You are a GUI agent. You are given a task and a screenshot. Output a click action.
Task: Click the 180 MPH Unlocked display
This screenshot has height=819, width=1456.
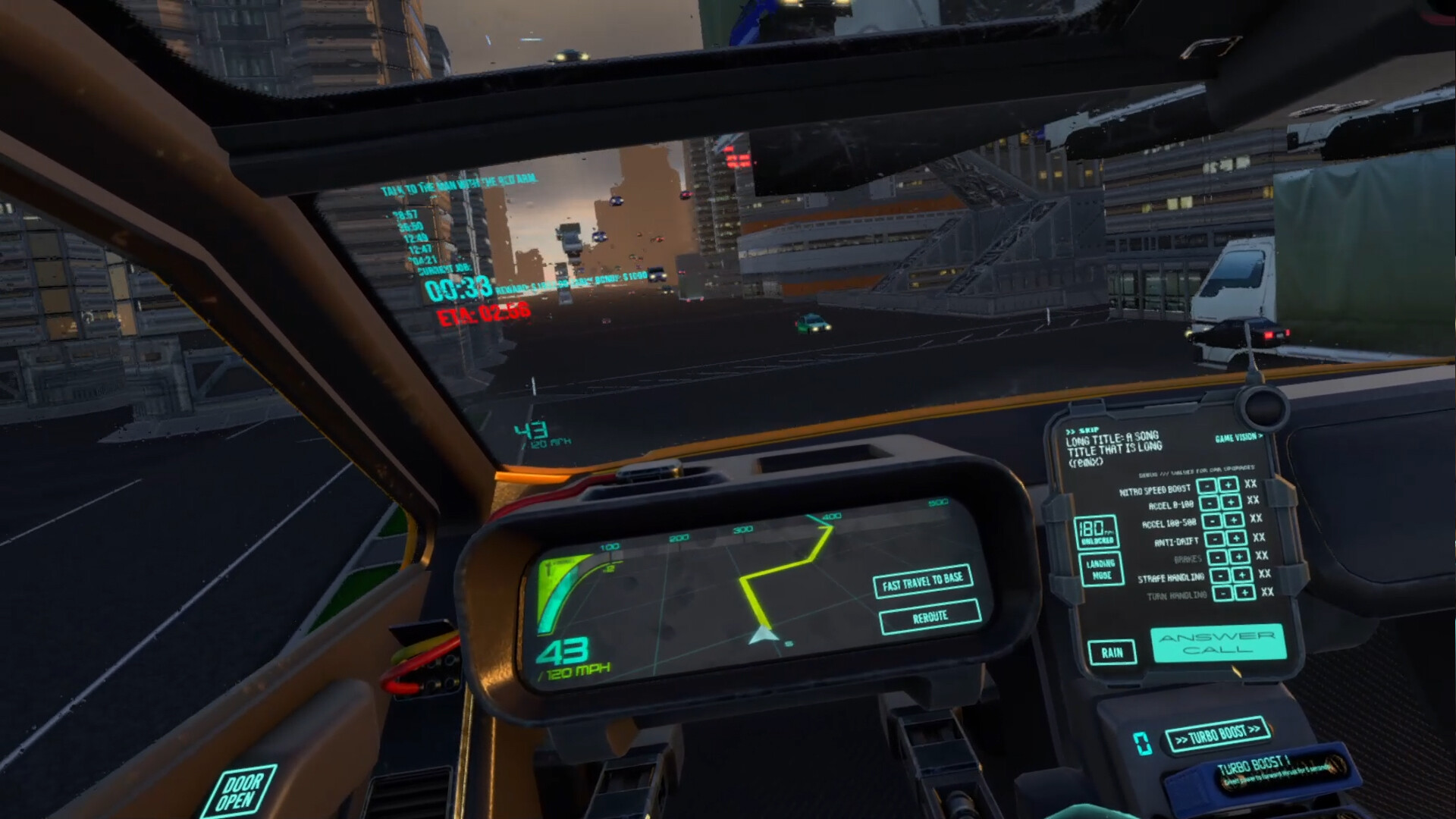click(1097, 531)
